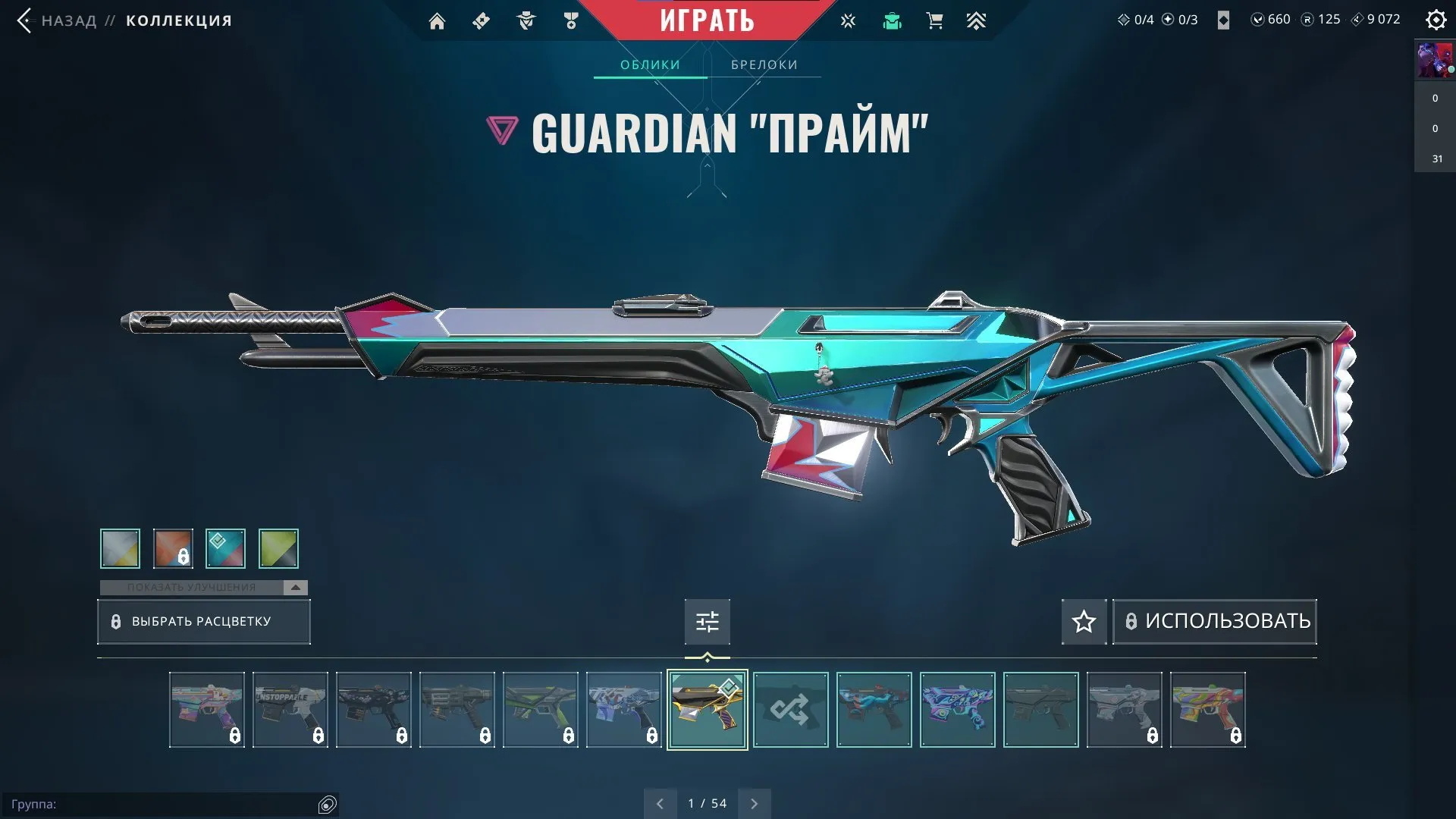Go to previous skins page arrow
This screenshot has height=819, width=1456.
(660, 802)
